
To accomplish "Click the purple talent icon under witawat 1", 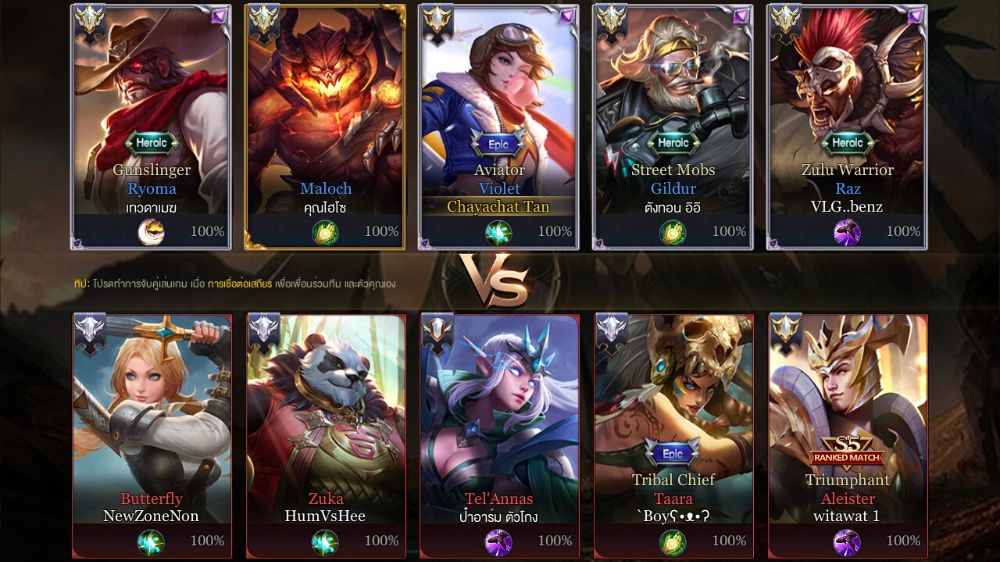I will pyautogui.click(x=847, y=542).
